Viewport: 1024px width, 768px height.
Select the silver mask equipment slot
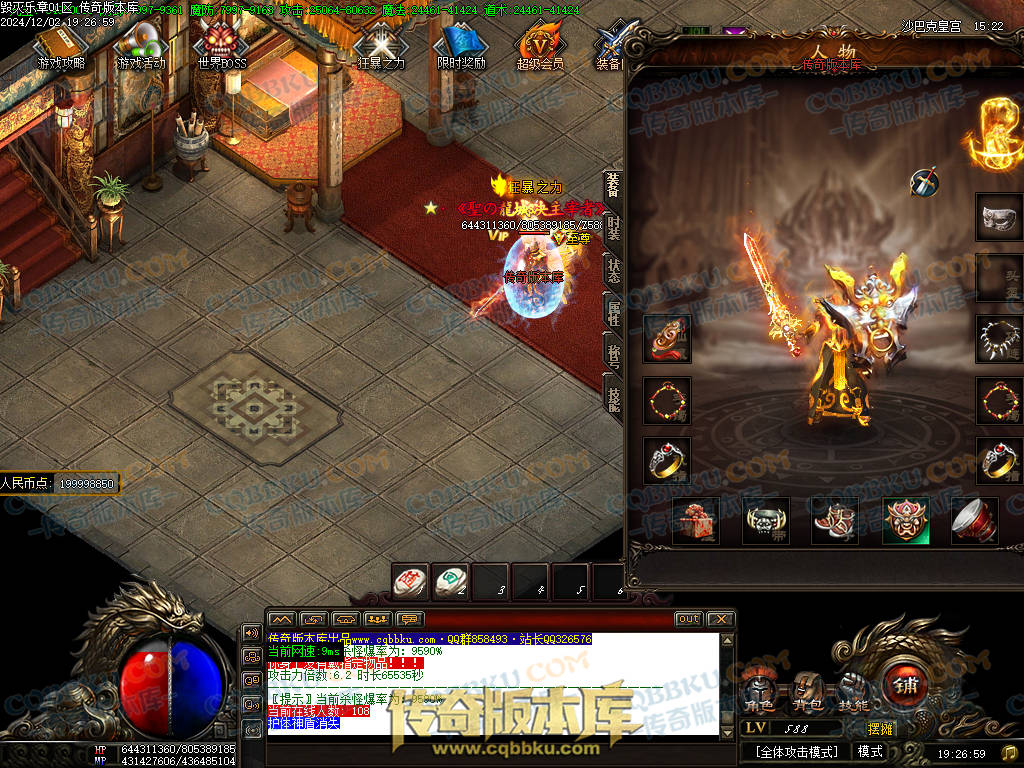point(998,216)
